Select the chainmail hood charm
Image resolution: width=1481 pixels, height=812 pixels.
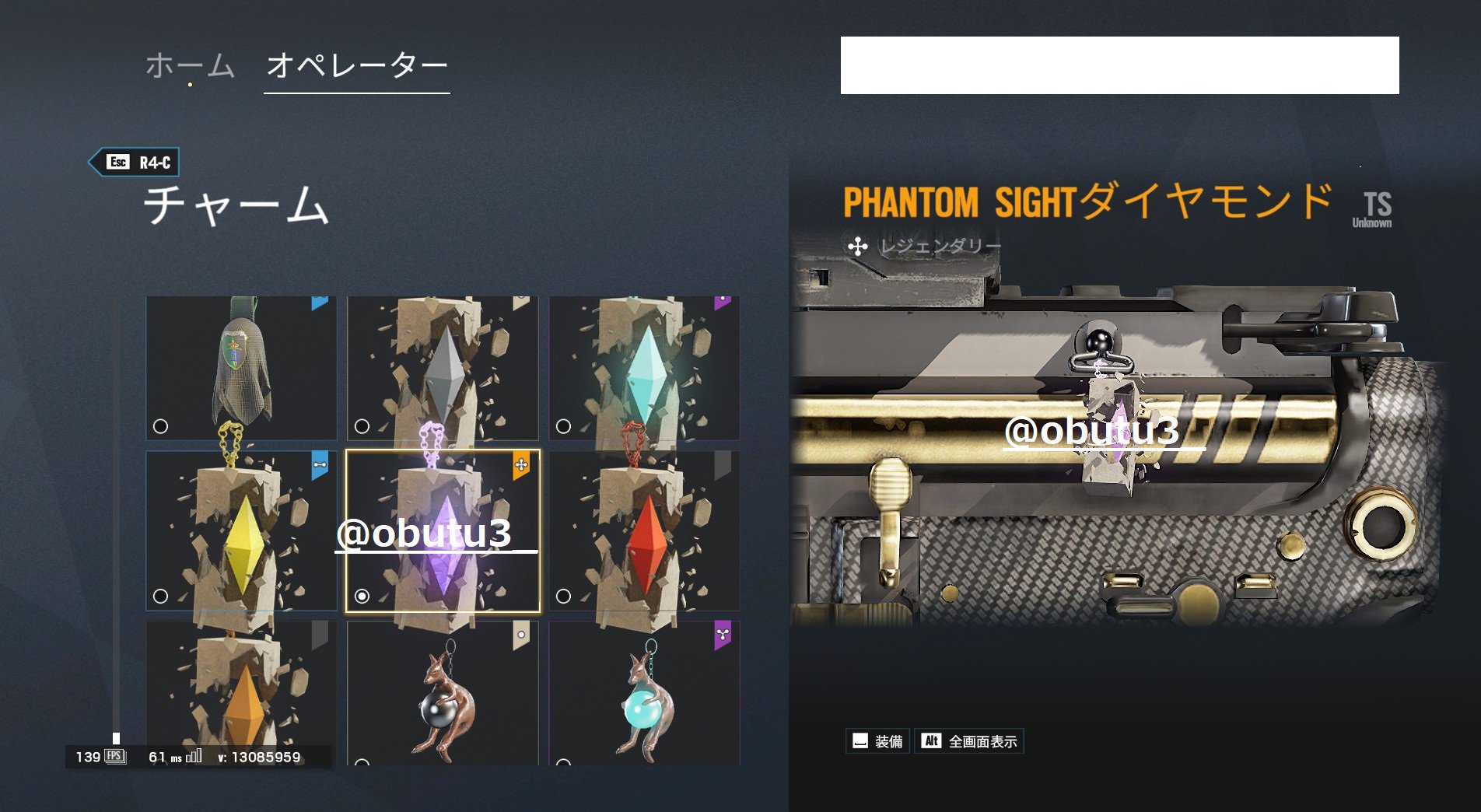(242, 367)
